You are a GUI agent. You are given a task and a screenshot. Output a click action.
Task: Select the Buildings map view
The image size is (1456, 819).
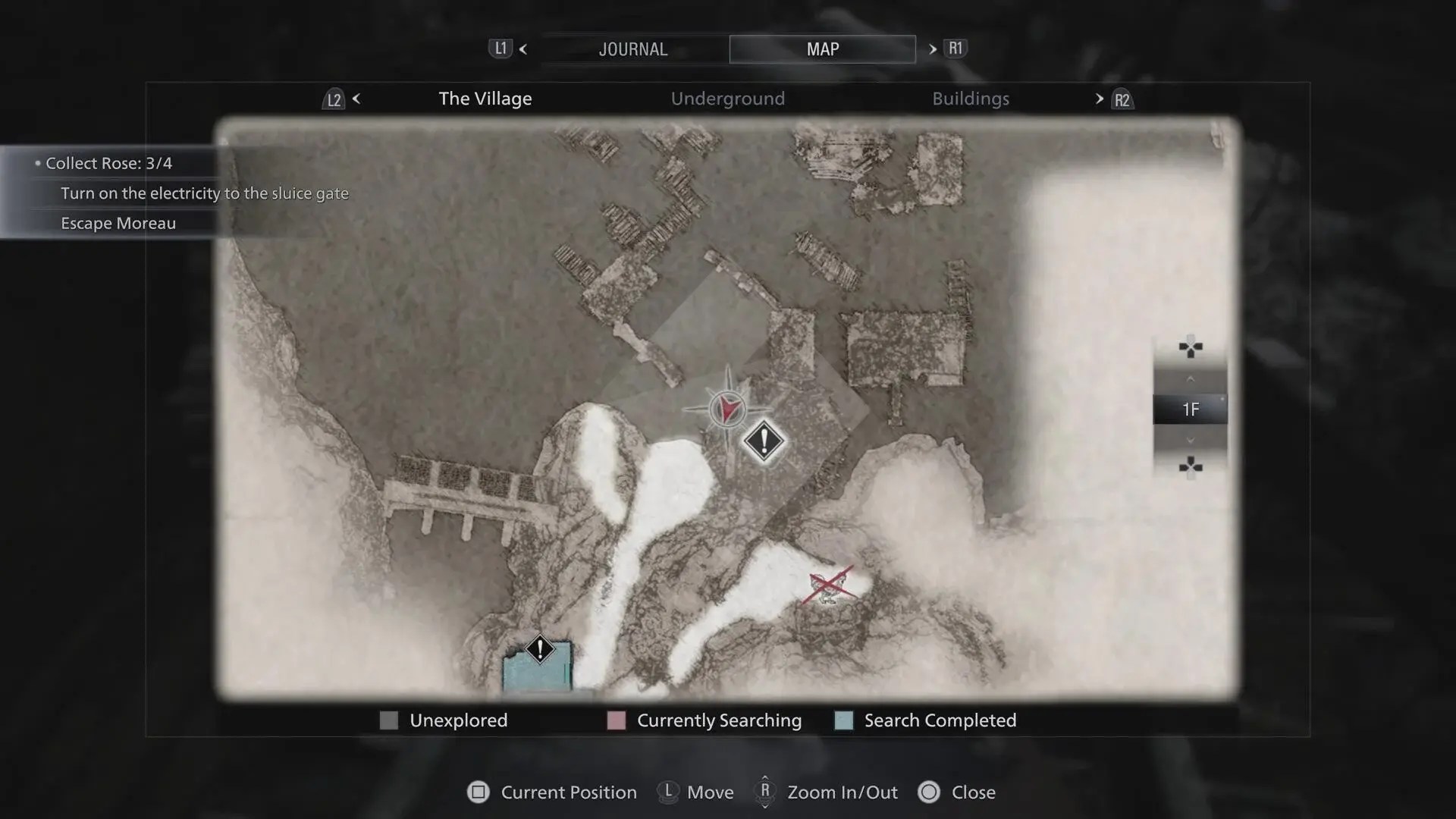point(971,98)
